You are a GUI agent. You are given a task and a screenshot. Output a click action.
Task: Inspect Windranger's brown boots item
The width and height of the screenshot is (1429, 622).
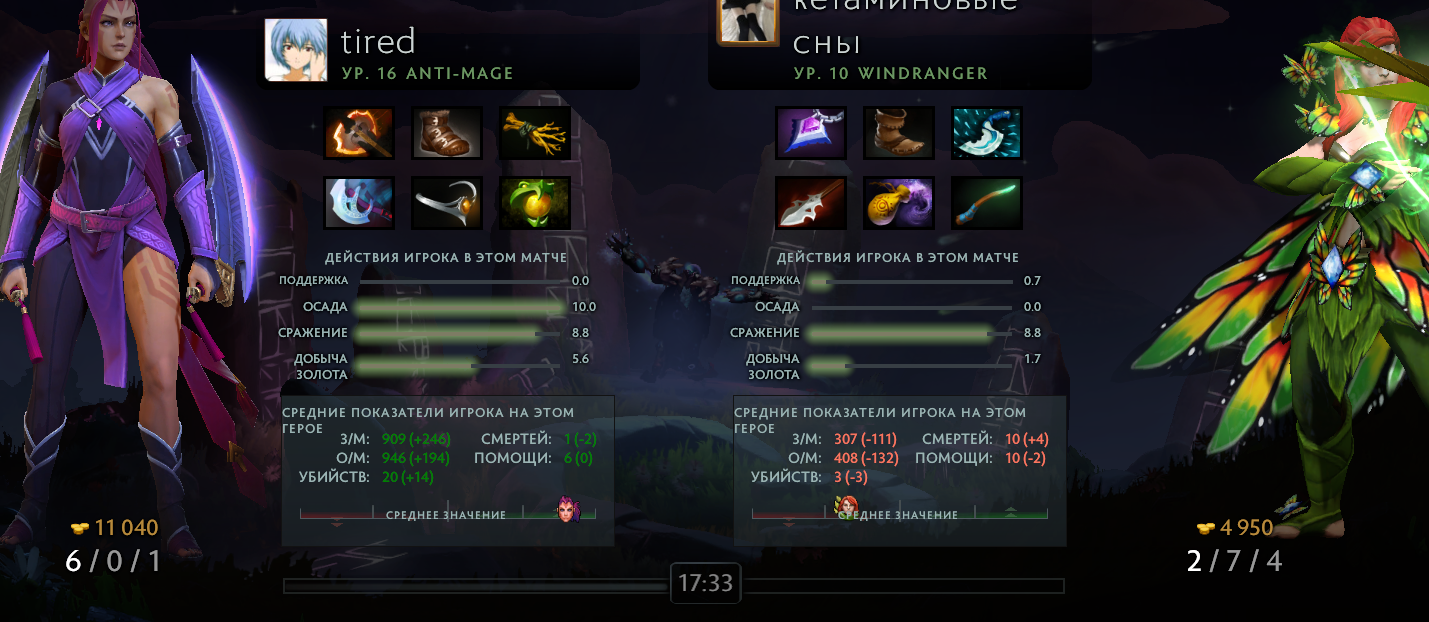coord(899,133)
